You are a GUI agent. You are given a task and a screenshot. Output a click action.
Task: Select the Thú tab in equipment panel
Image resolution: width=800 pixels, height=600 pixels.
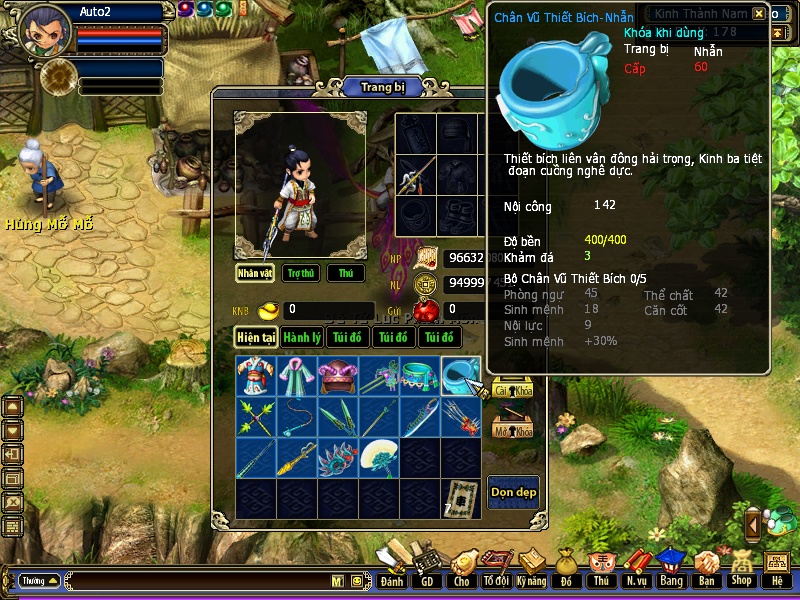tap(345, 273)
